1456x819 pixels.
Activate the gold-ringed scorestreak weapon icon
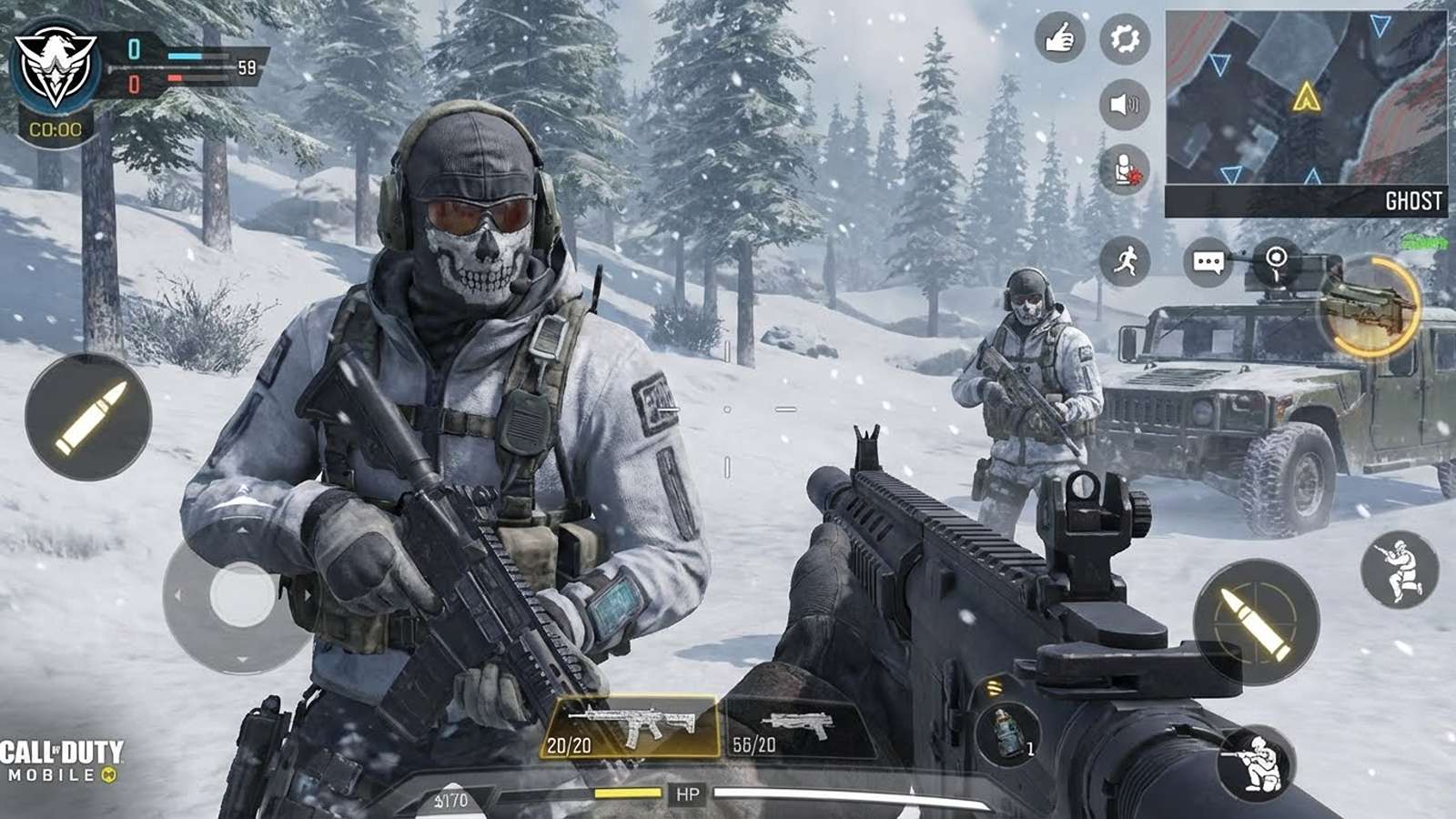[1370, 306]
